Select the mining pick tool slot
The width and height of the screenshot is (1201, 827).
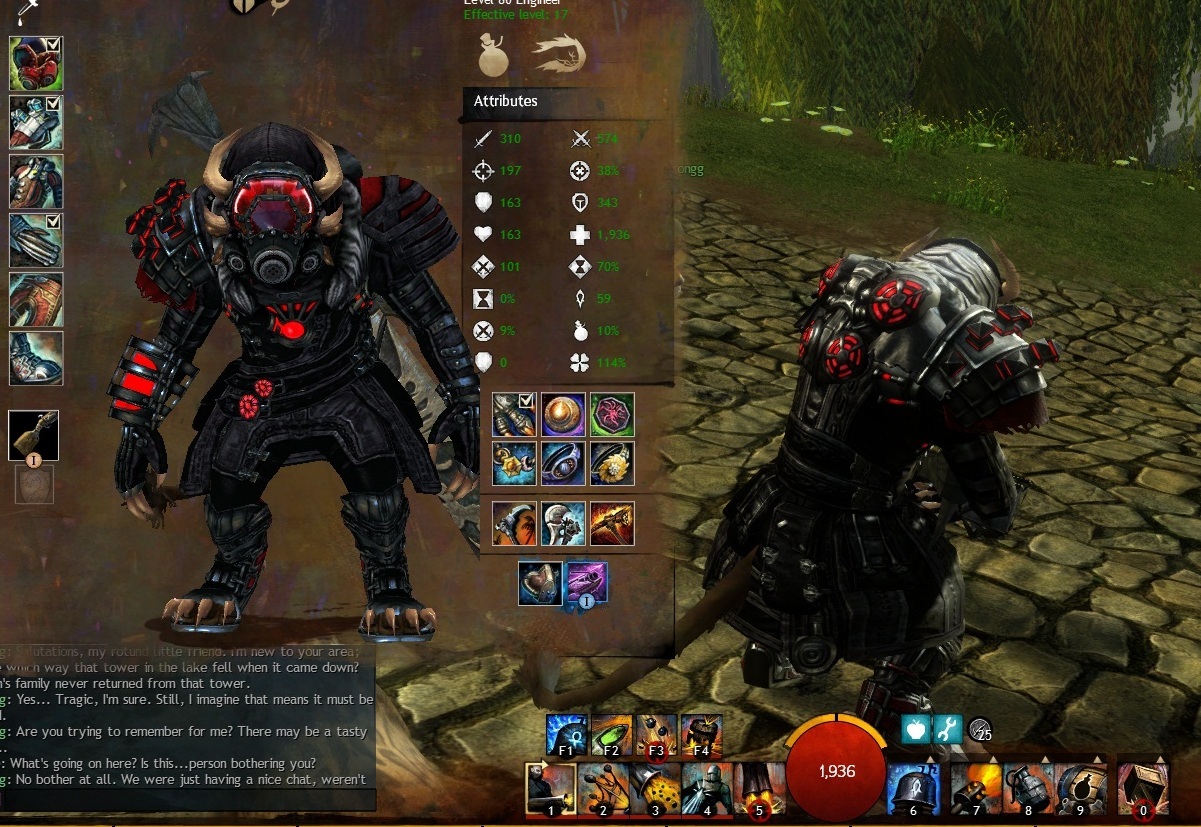pos(612,523)
